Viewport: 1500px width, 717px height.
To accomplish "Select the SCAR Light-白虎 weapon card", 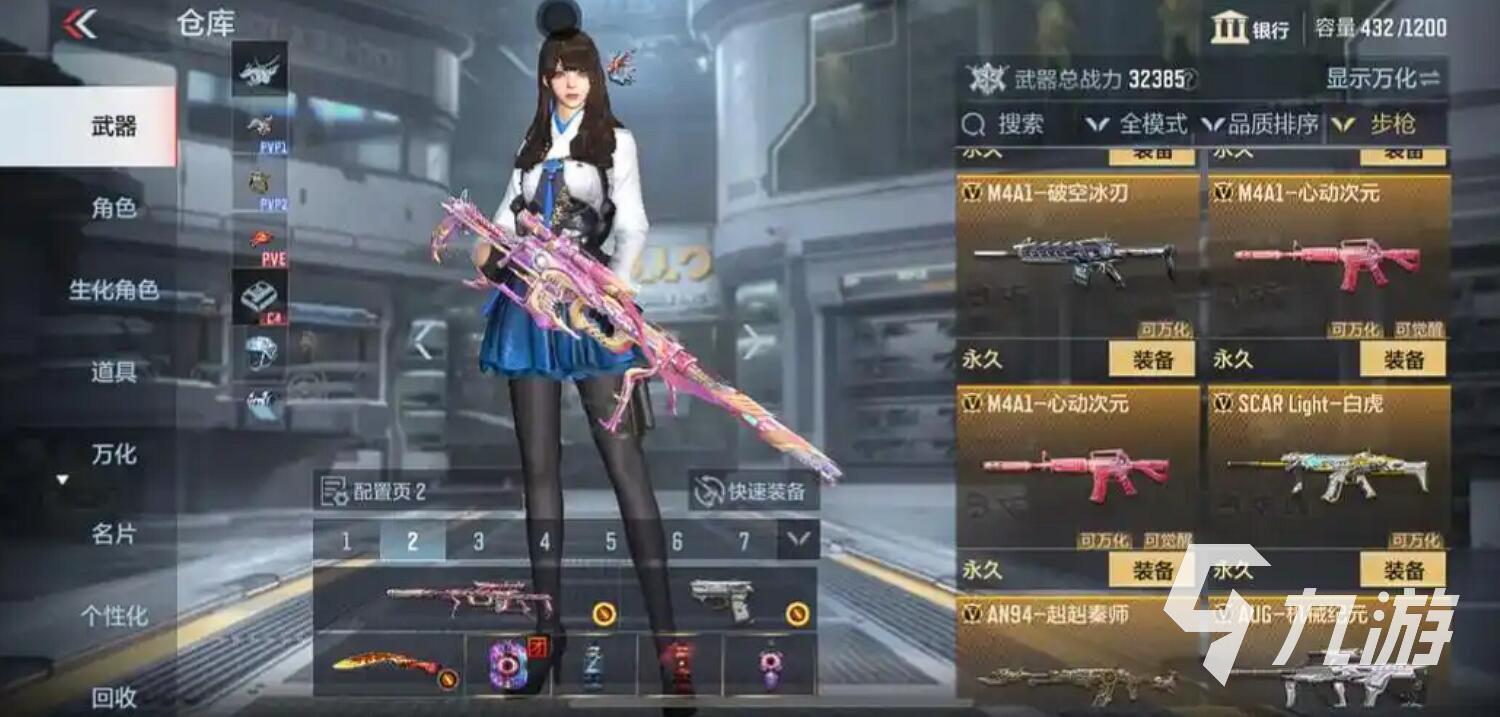I will pyautogui.click(x=1329, y=465).
